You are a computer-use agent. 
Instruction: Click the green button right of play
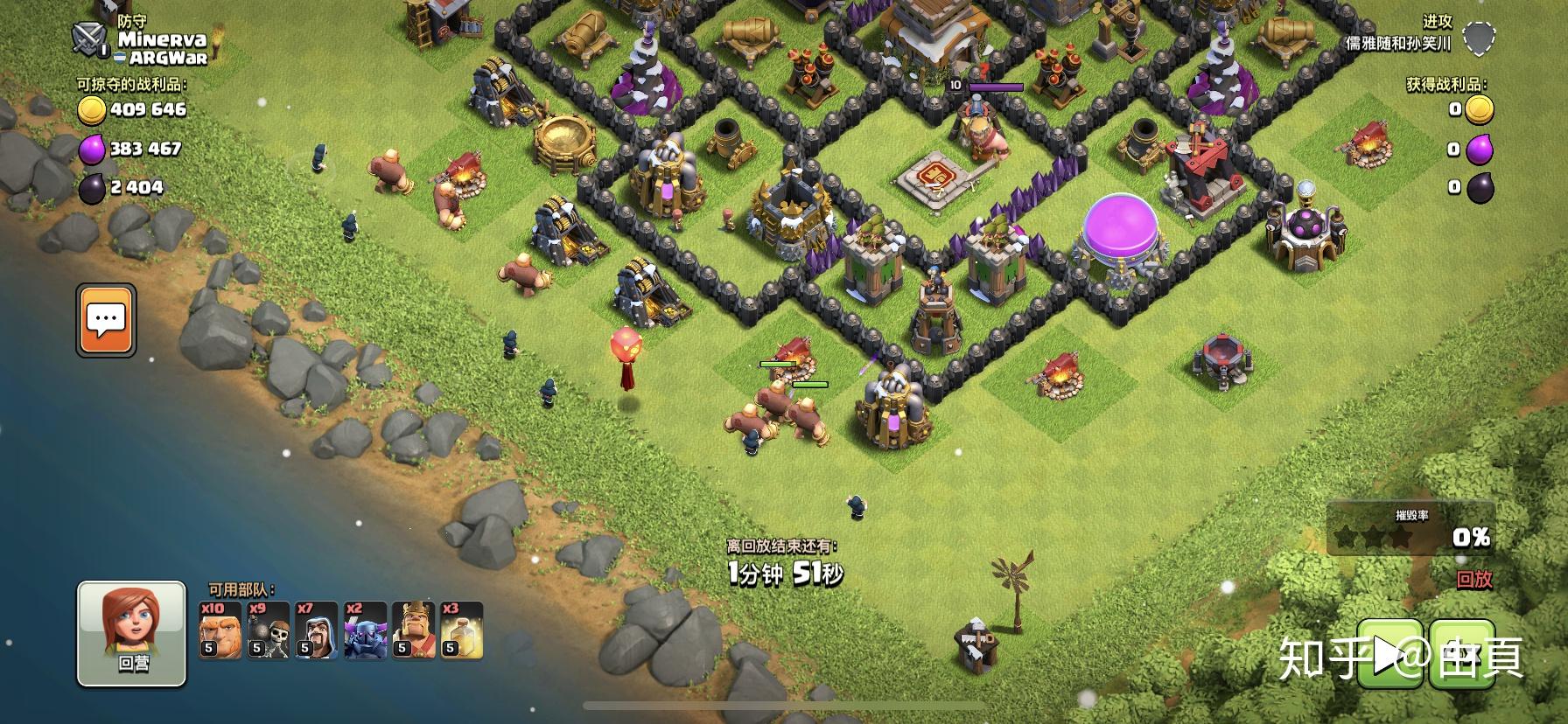pyautogui.click(x=1461, y=654)
